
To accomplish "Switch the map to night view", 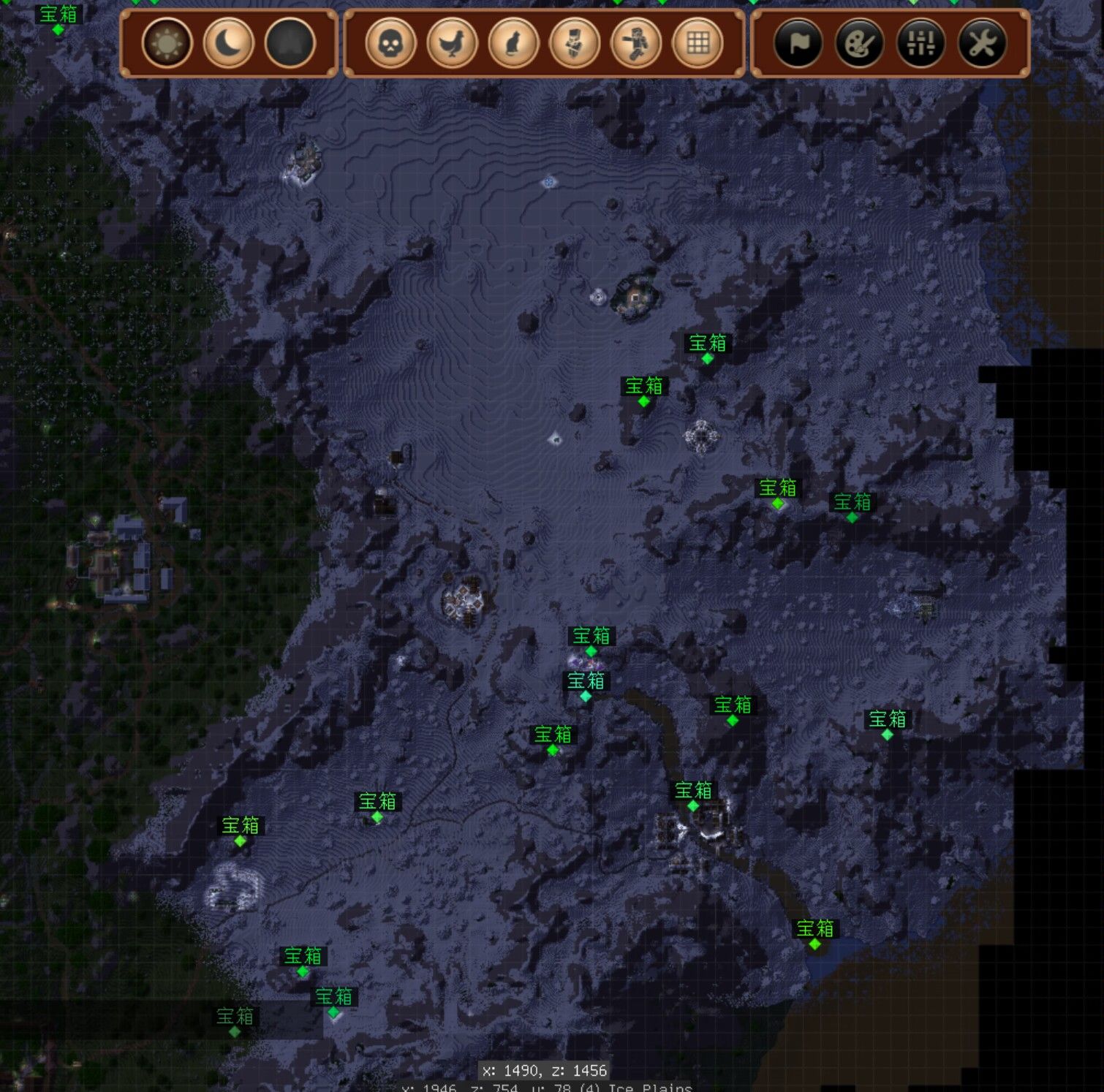I will [229, 43].
